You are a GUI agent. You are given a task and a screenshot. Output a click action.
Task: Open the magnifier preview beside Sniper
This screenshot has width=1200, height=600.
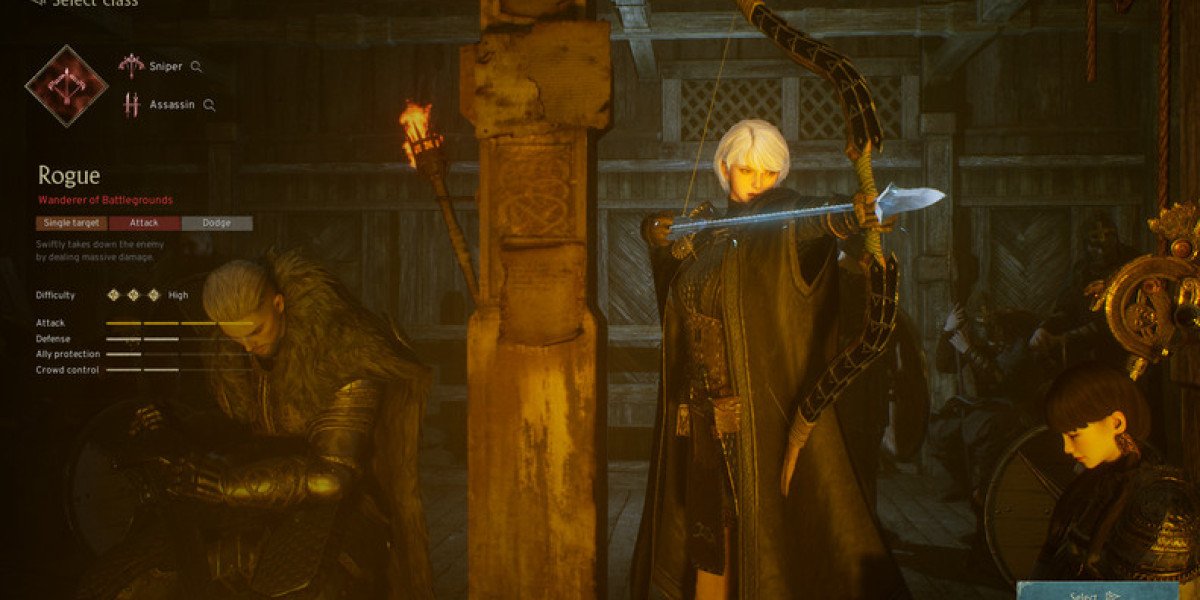pyautogui.click(x=197, y=67)
